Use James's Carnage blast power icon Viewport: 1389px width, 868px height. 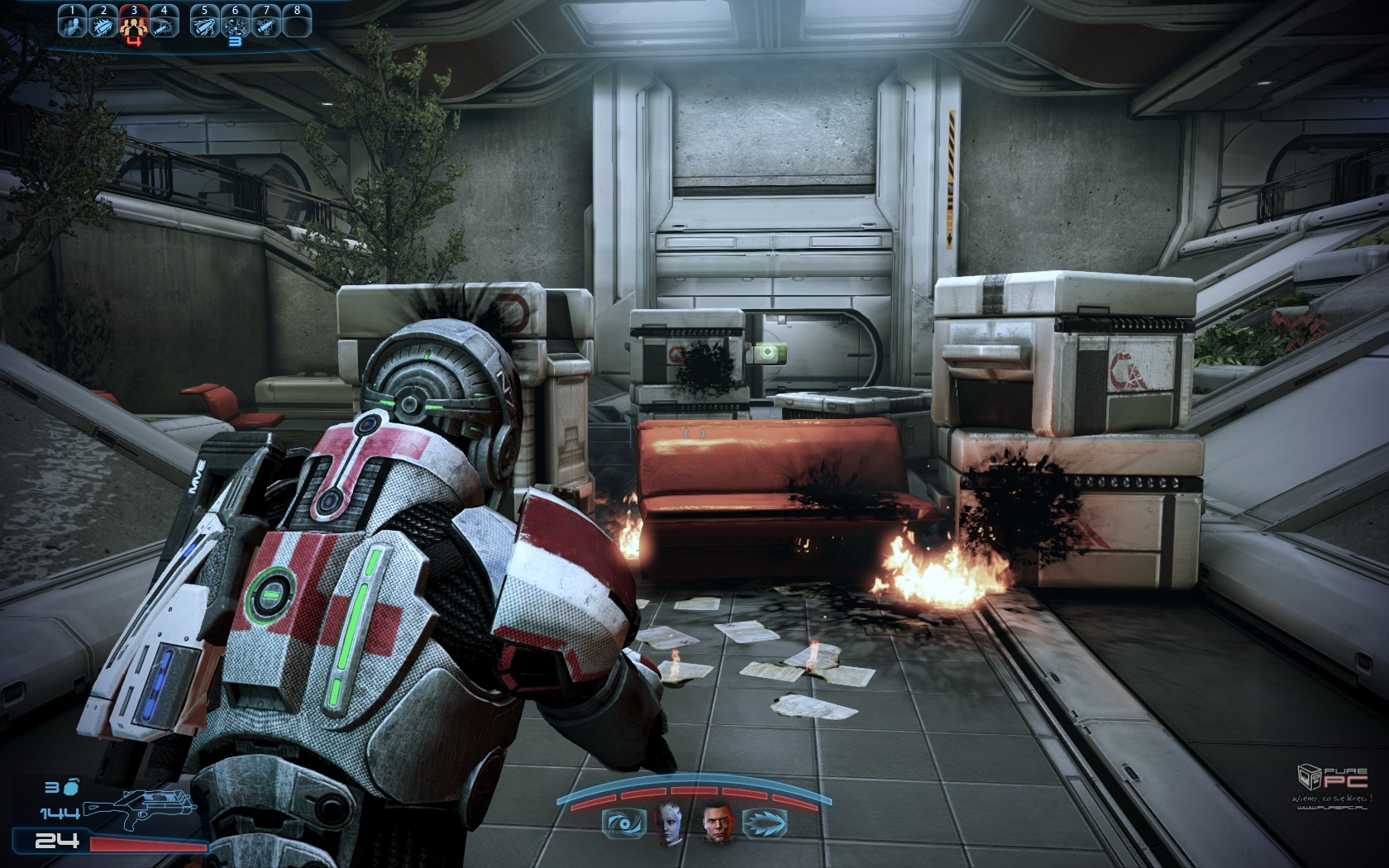(x=764, y=823)
